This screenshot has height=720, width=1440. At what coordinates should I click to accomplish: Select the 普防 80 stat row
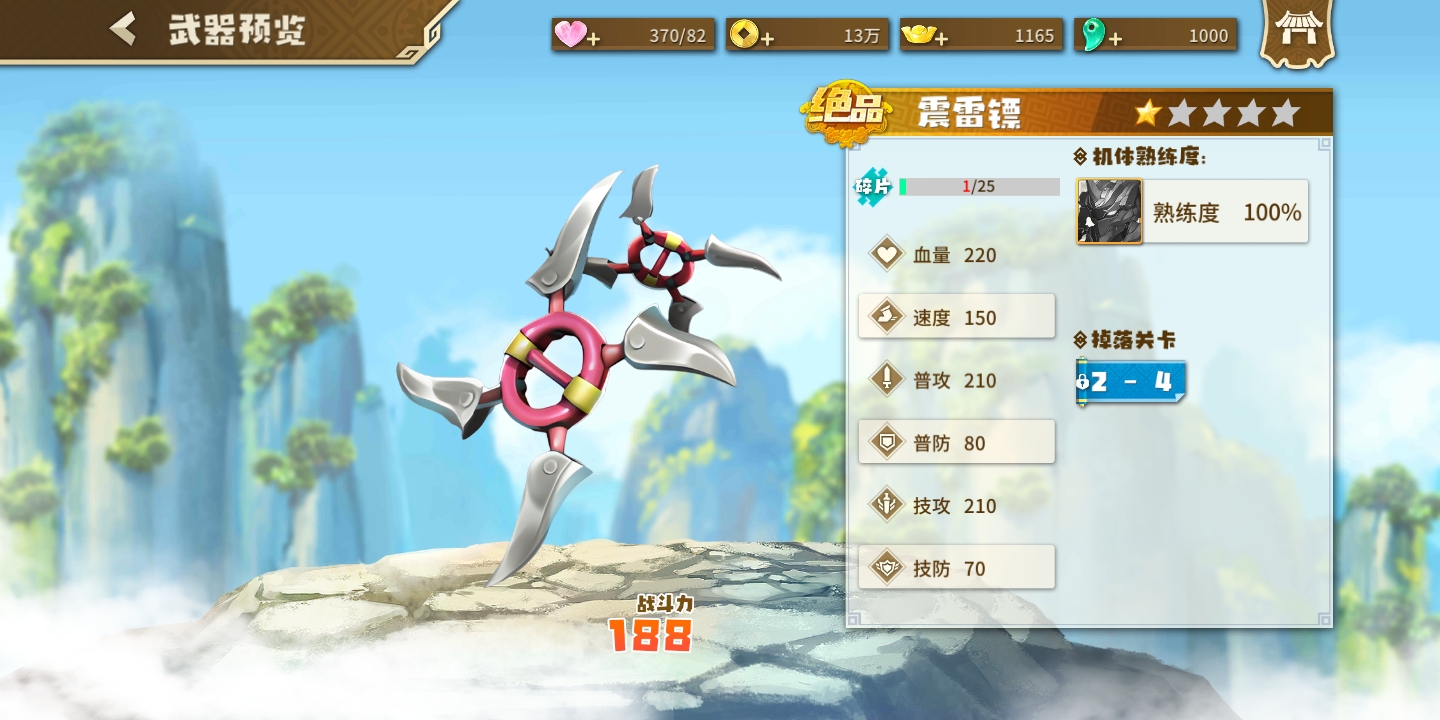click(x=957, y=443)
